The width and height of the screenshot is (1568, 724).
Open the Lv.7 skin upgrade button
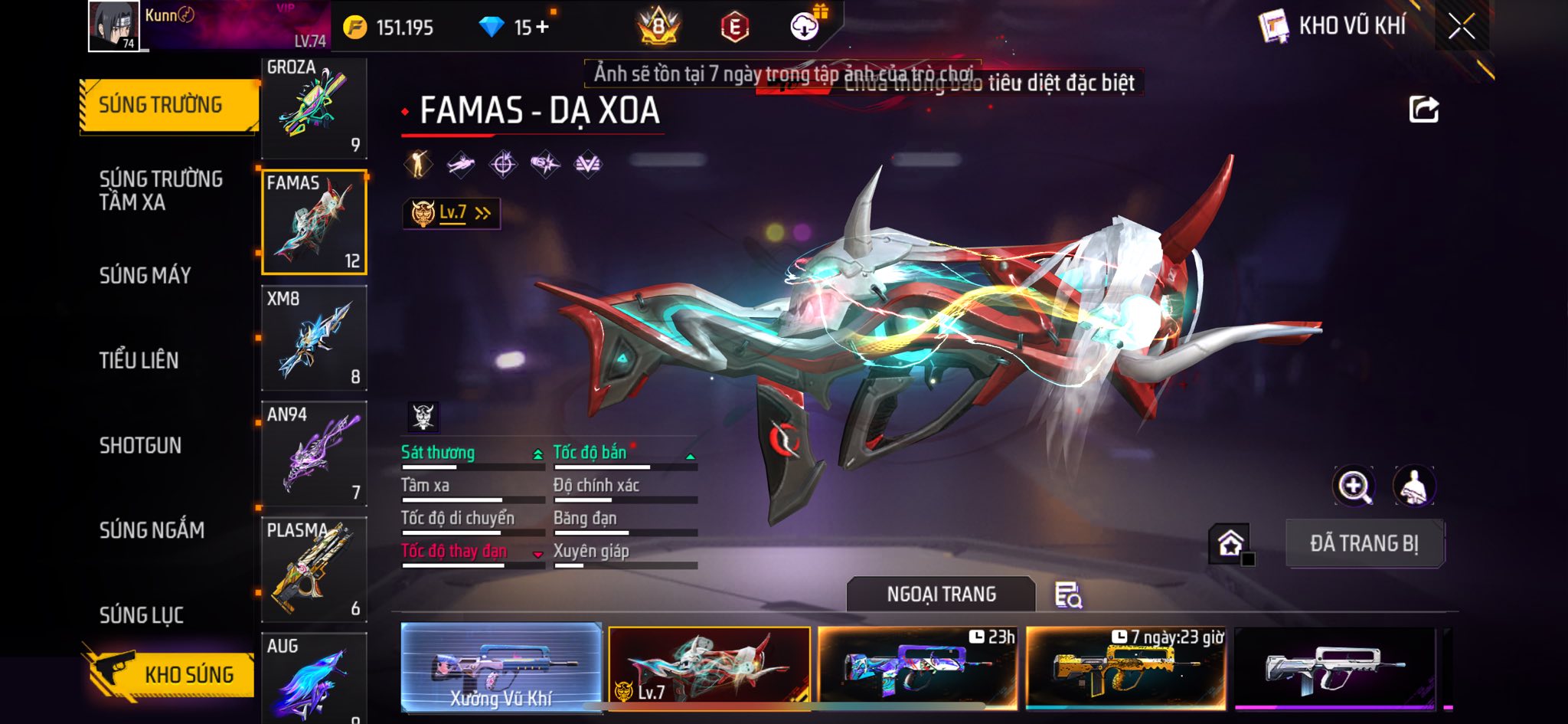click(x=452, y=213)
